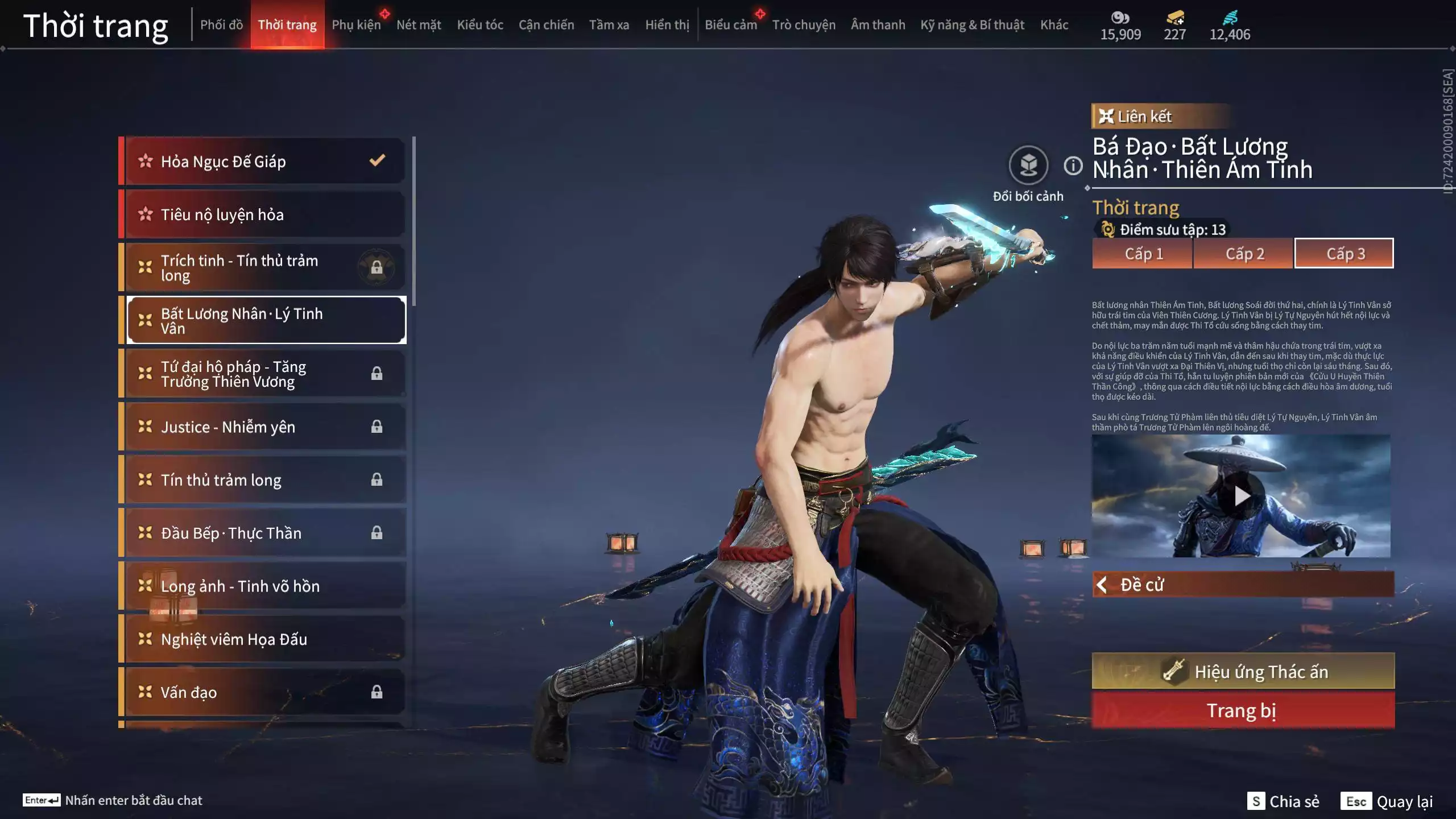Play the outfit preview video
Screen dimensions: 1456x819
(x=1241, y=496)
